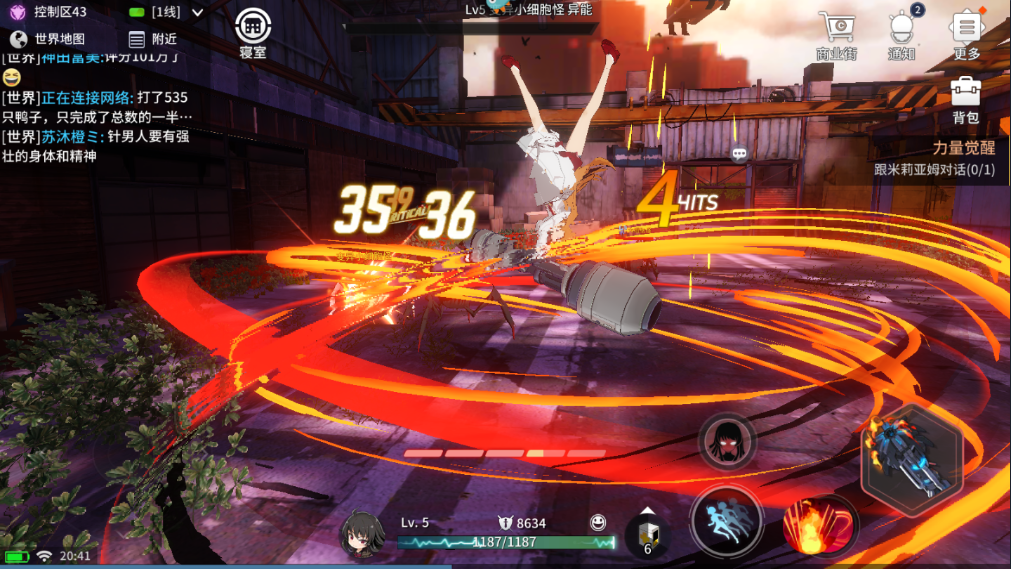Screen dimensions: 1011x569
Task: Open the 更多 more menu
Action: pos(966,37)
